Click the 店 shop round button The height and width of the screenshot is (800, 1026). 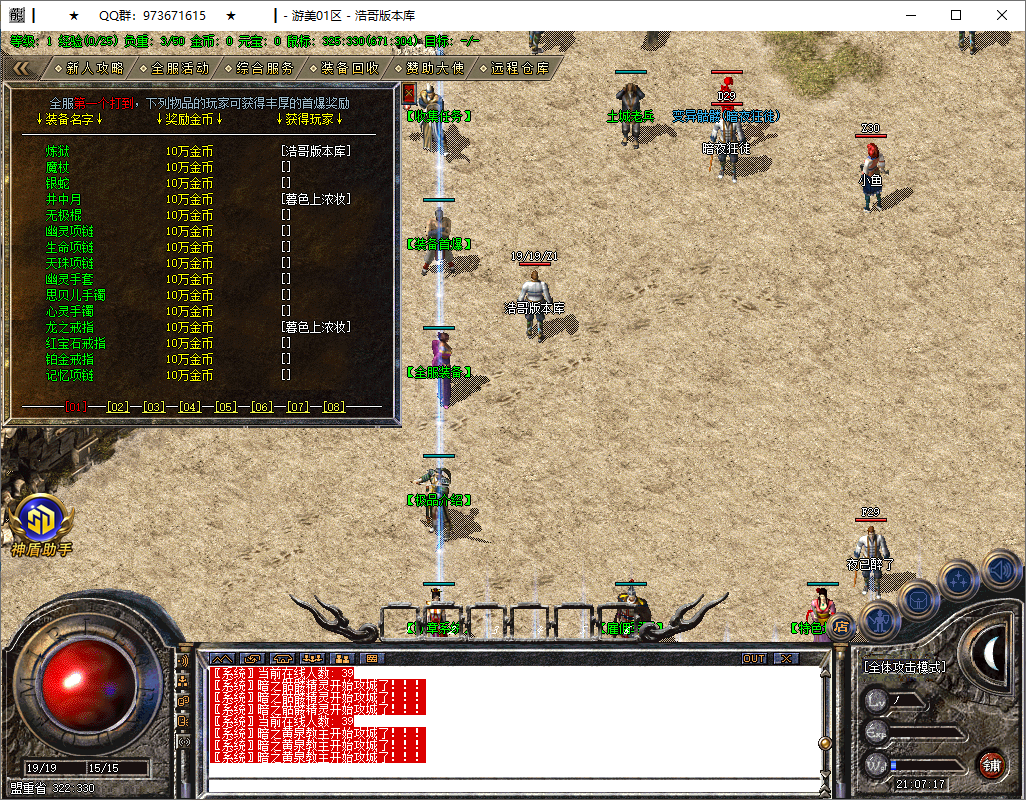(841, 626)
